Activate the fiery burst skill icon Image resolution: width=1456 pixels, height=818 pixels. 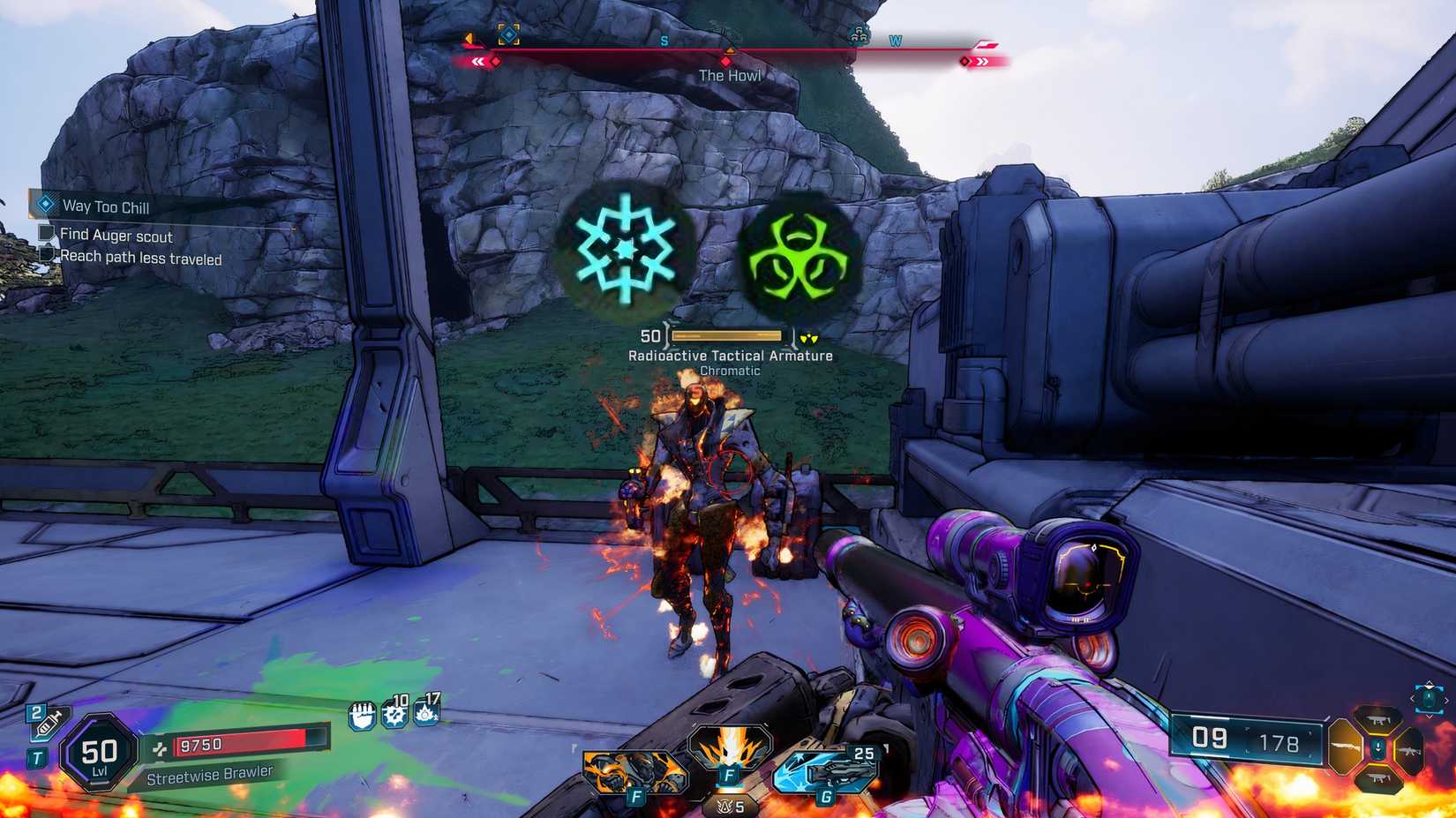click(x=730, y=754)
